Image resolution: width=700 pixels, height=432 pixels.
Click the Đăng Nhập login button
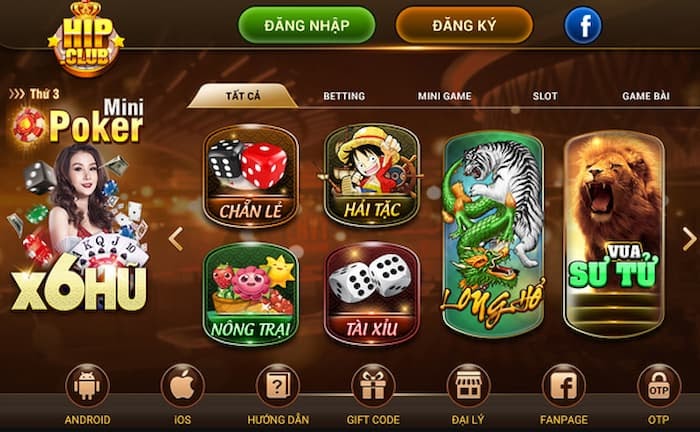306,25
